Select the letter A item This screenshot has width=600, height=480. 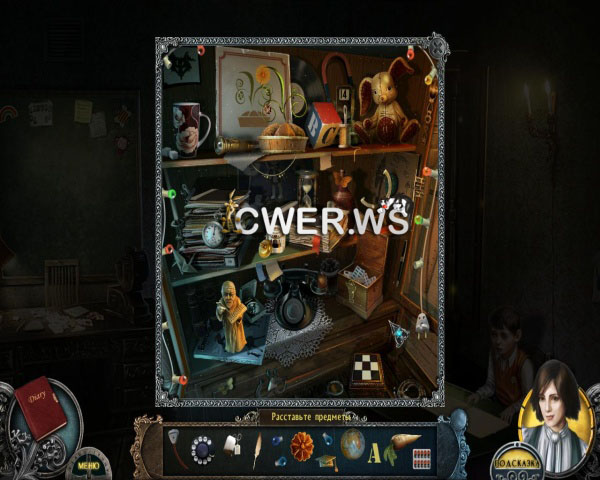point(376,452)
